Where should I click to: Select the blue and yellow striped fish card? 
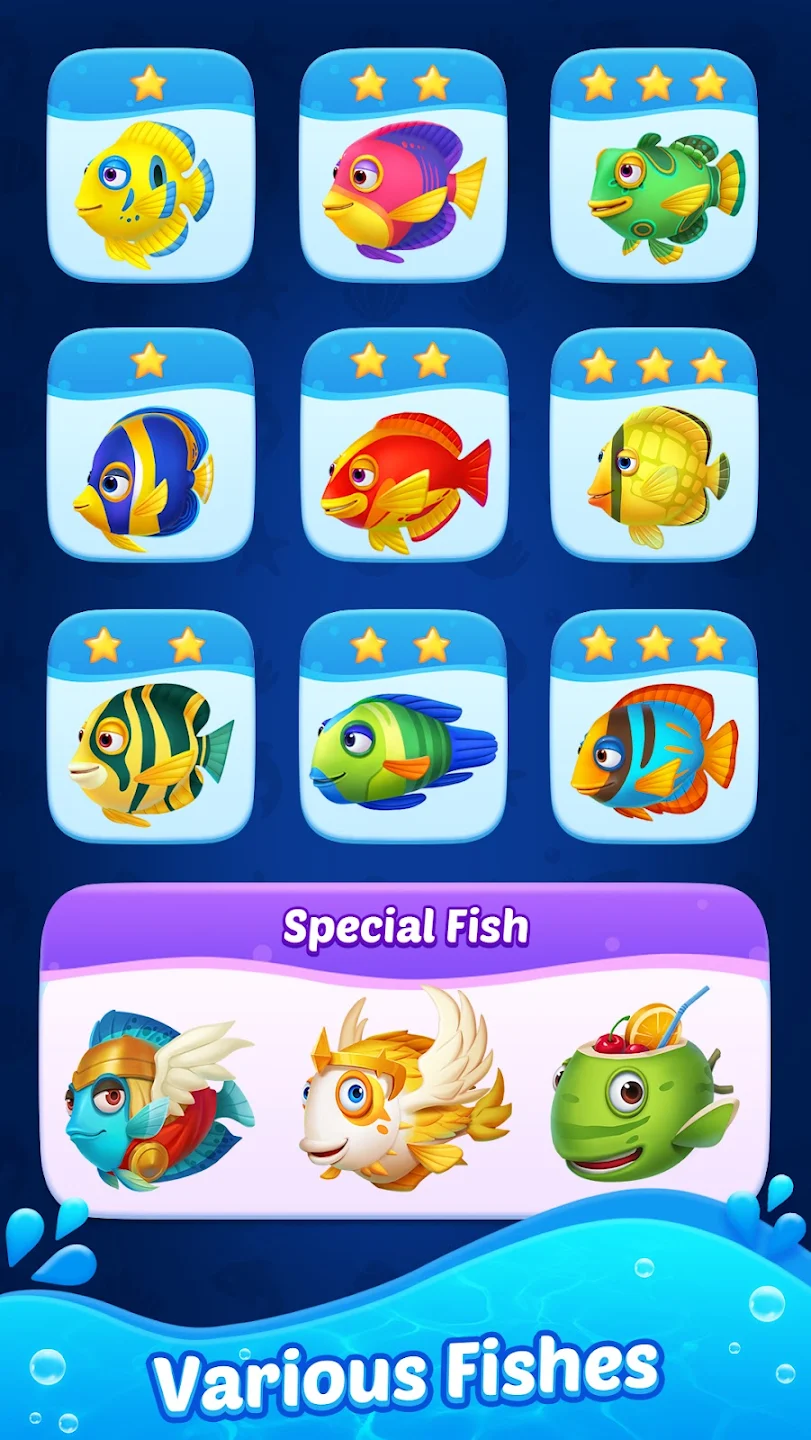coord(151,445)
